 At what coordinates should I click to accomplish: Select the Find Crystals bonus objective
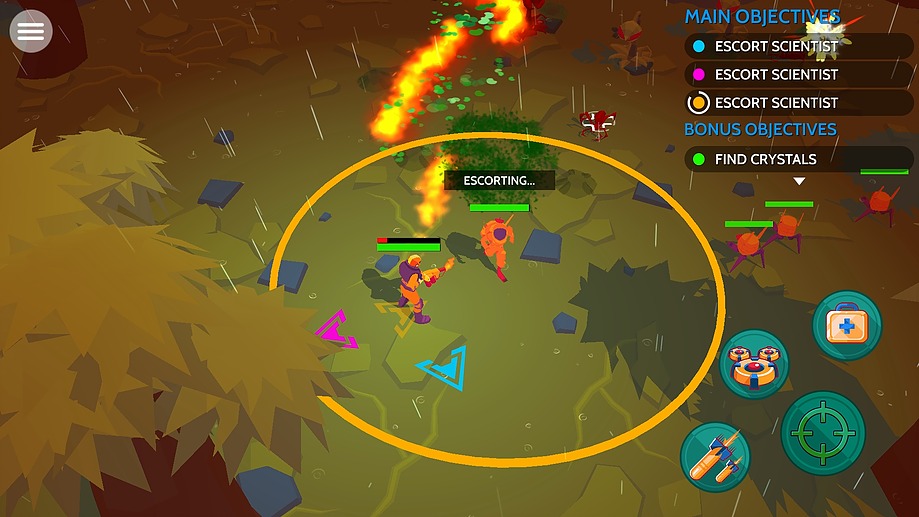[x=798, y=159]
